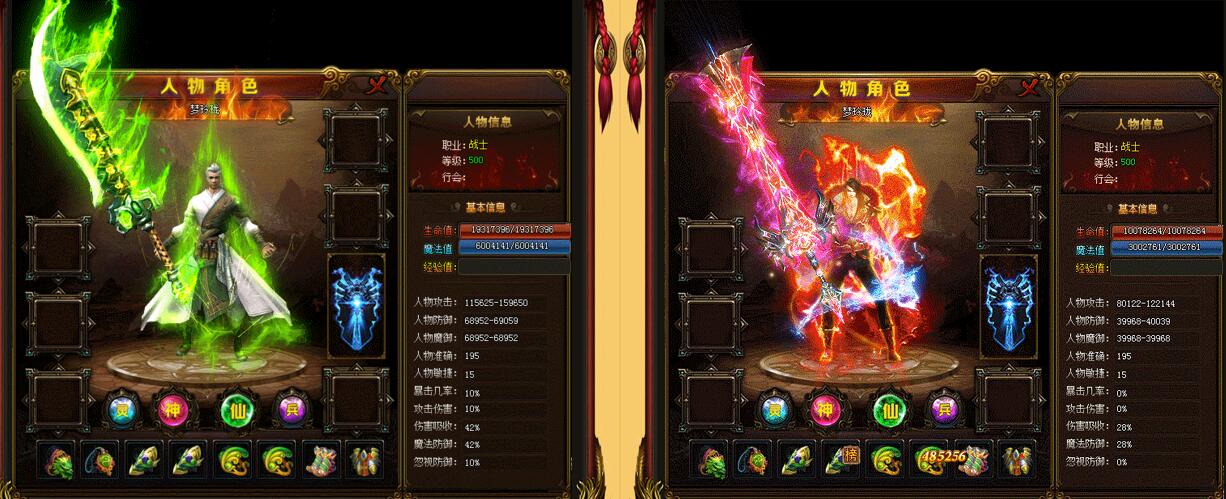The width and height of the screenshot is (1226, 499).
Task: Choose the 兵 orb under the green-aura warrior
Action: [x=290, y=407]
